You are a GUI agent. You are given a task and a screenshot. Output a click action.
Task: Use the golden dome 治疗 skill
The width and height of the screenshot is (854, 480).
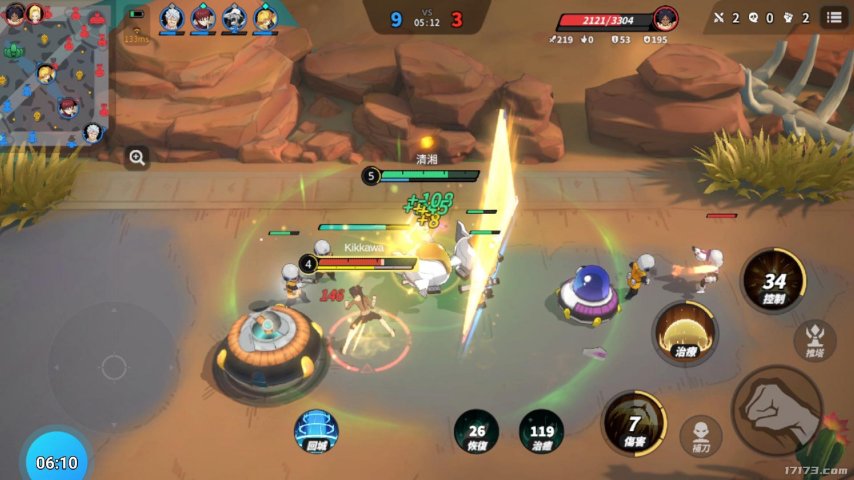point(685,332)
